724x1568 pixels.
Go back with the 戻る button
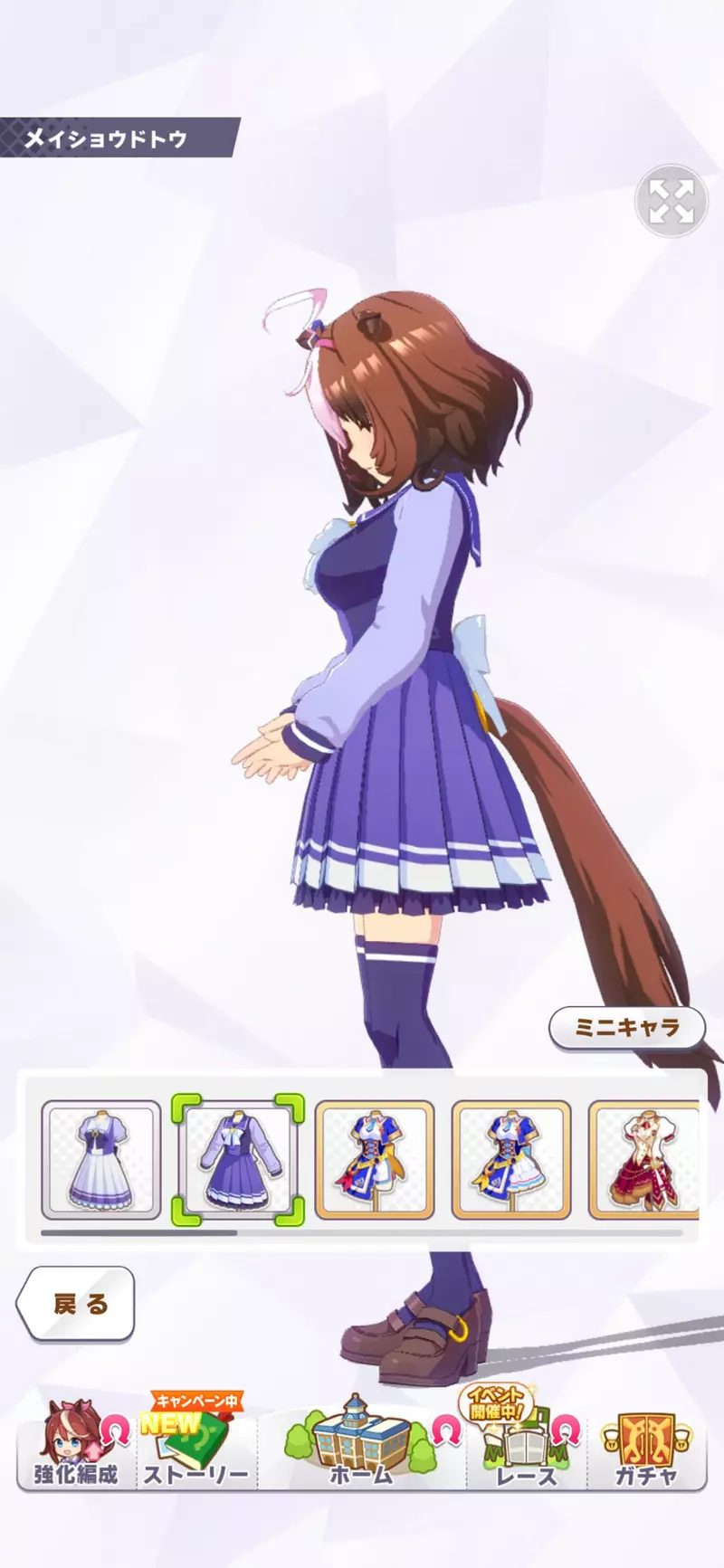pyautogui.click(x=77, y=1304)
